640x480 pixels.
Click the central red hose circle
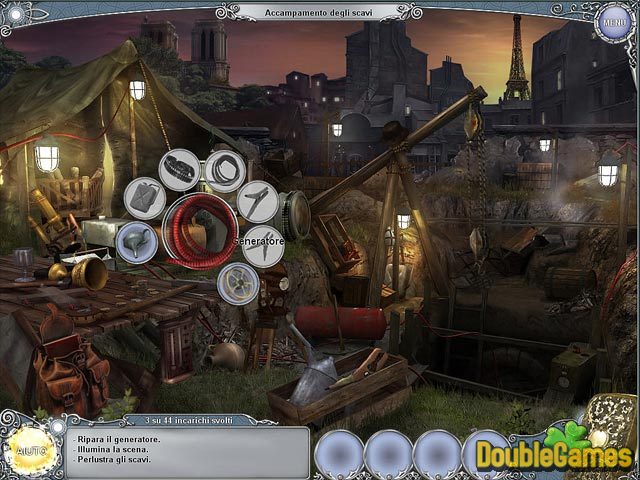200,231
